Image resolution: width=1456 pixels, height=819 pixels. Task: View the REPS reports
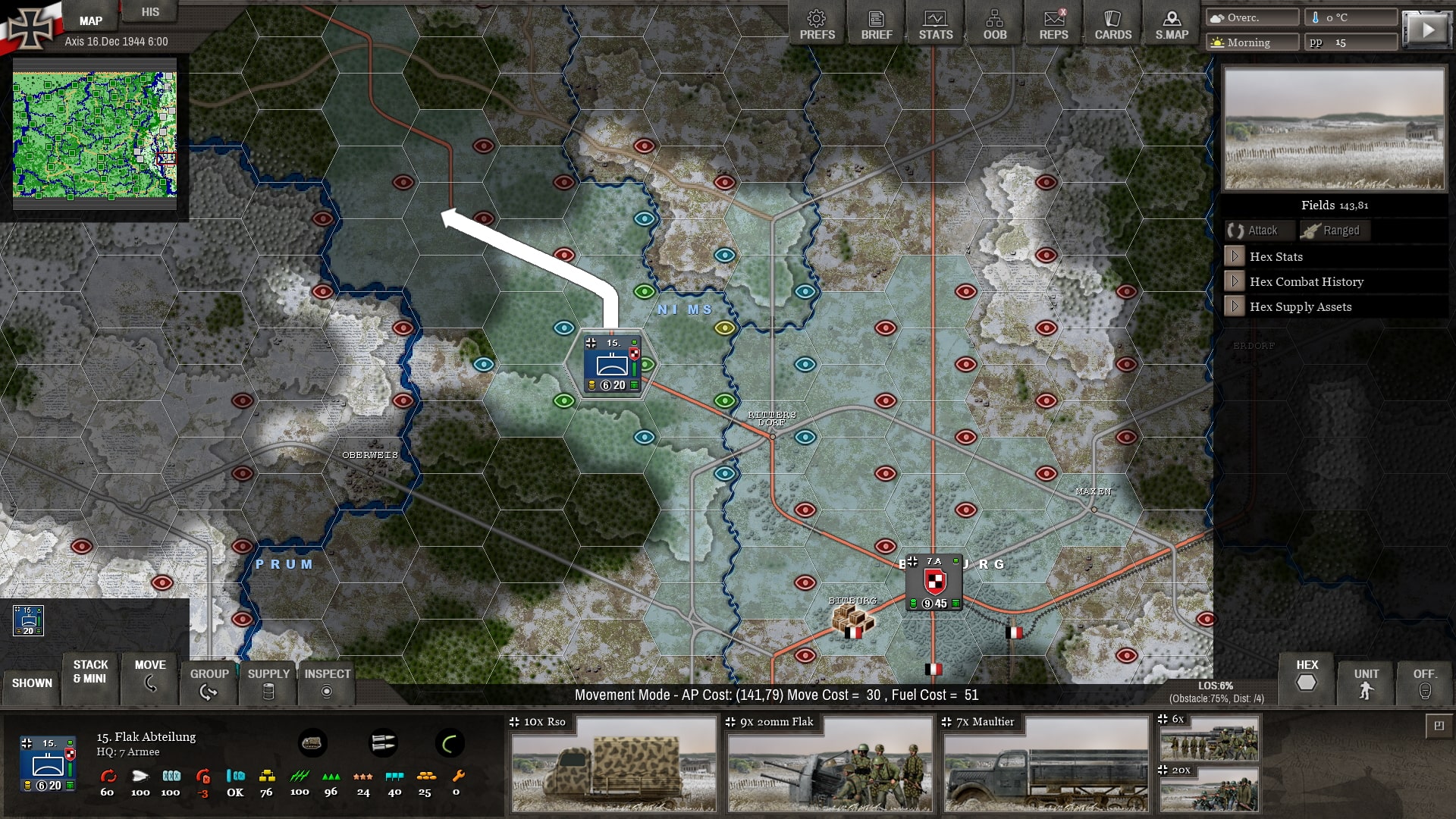1053,25
